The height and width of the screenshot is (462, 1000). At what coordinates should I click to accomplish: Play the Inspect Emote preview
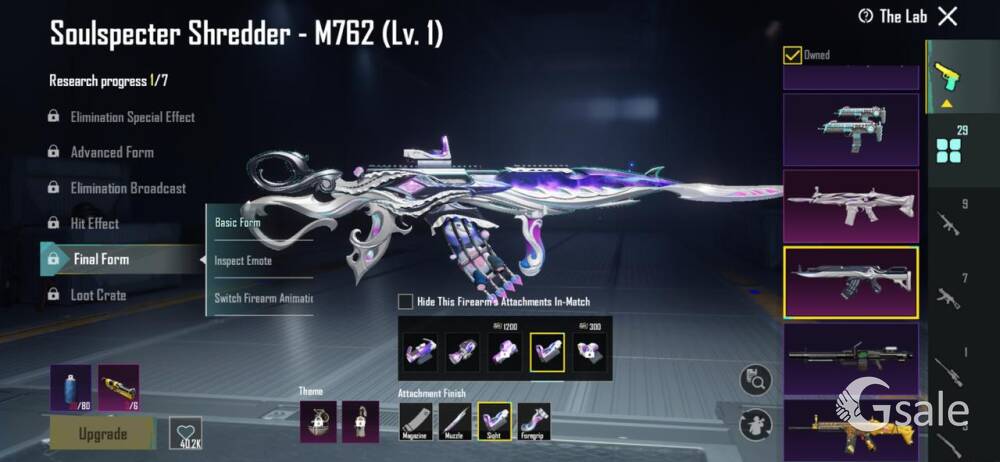[x=243, y=261]
